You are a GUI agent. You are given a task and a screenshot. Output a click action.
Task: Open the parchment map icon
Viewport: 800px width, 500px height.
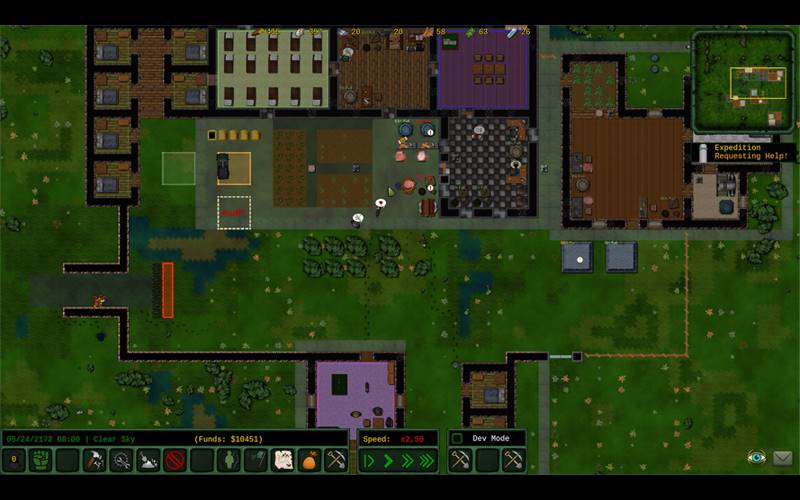(x=283, y=460)
